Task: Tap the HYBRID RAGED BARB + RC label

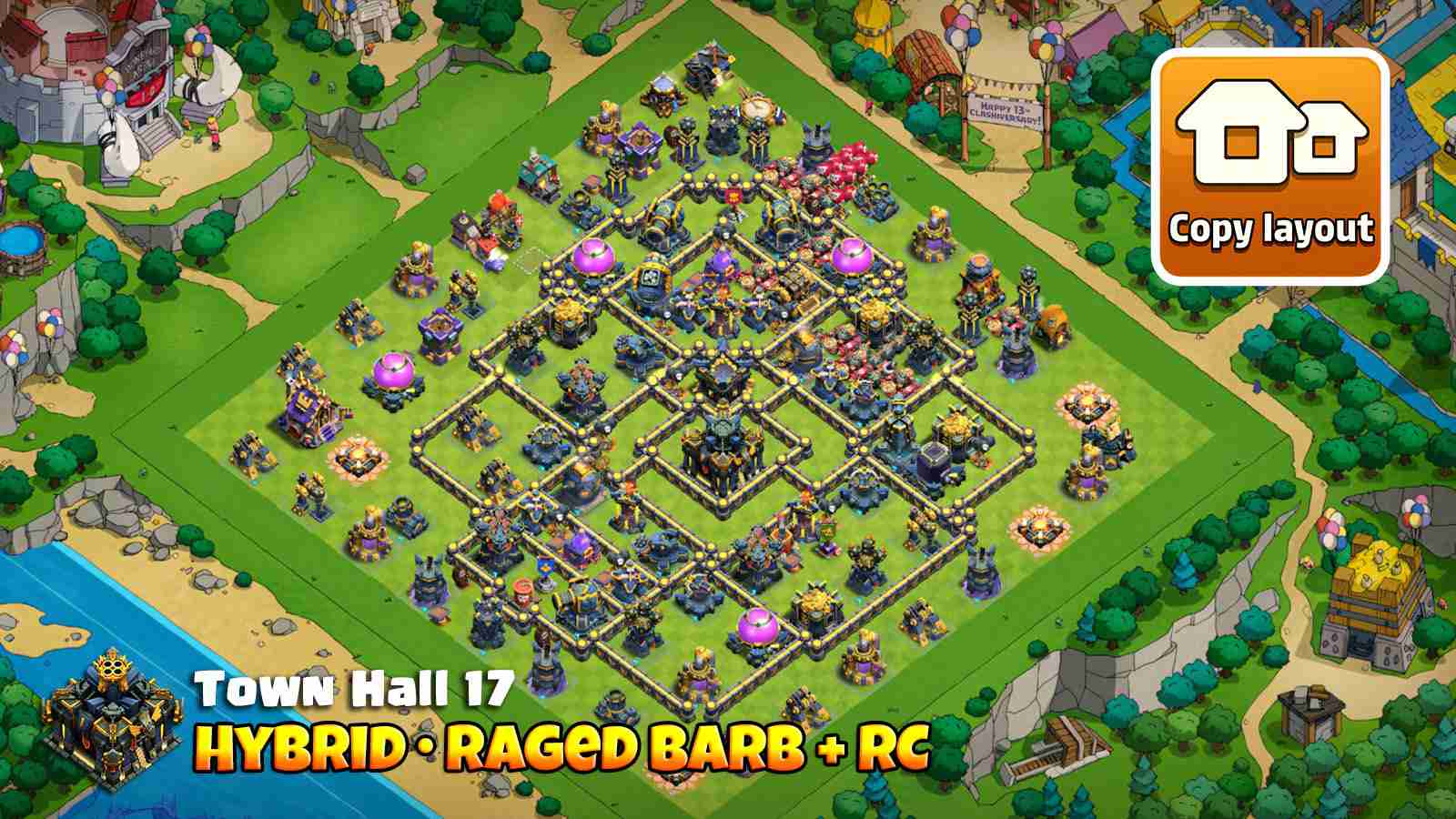Action: 560,746
